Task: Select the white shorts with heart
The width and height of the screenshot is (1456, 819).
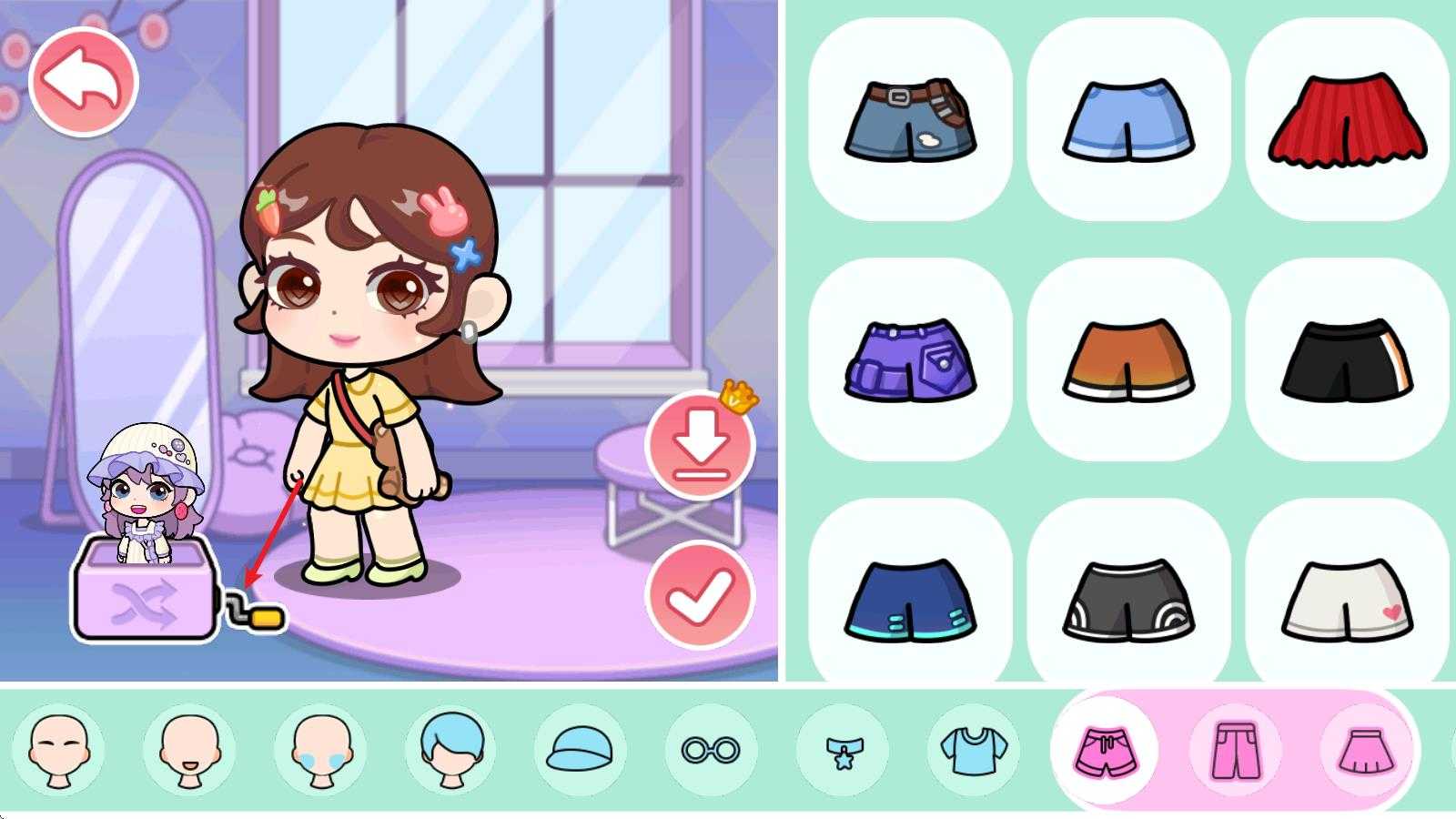Action: click(1347, 601)
